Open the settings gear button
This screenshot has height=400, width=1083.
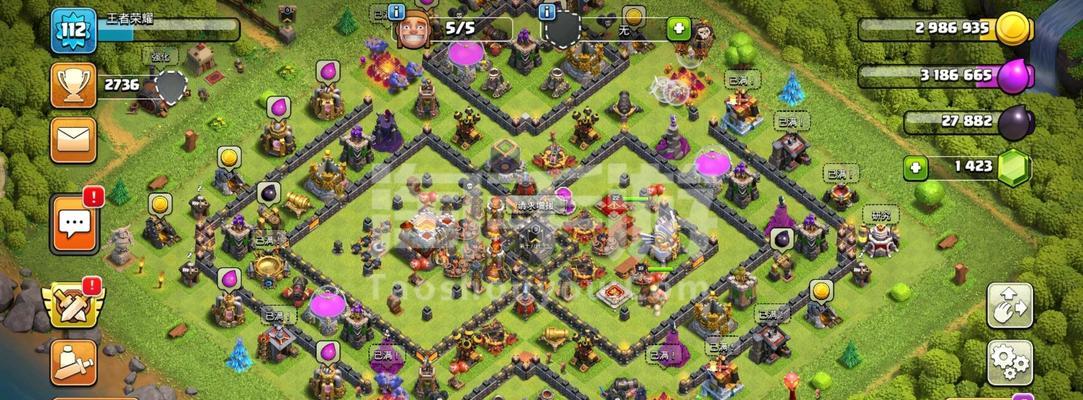point(1009,361)
